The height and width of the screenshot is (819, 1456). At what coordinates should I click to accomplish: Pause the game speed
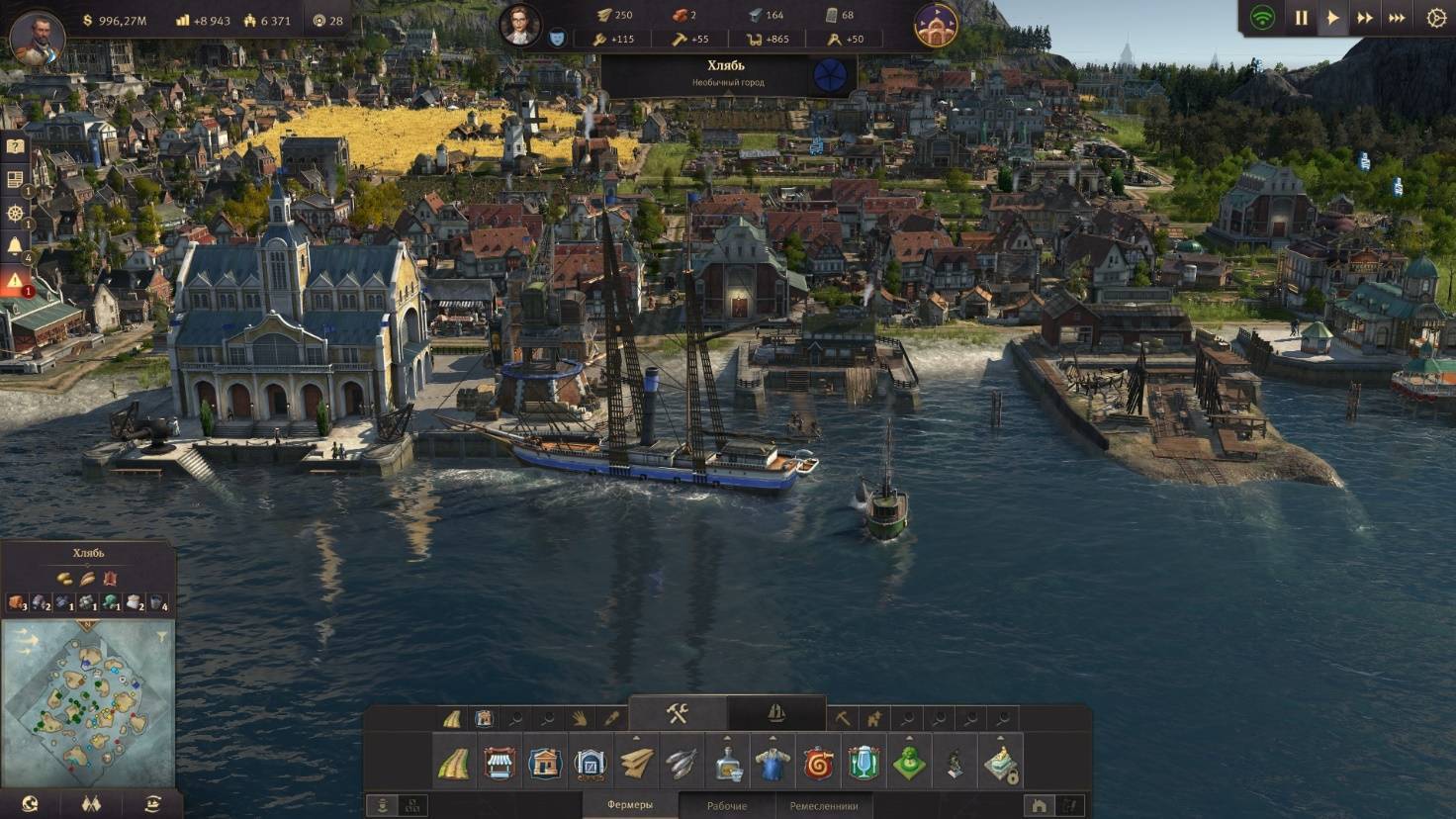click(x=1301, y=18)
